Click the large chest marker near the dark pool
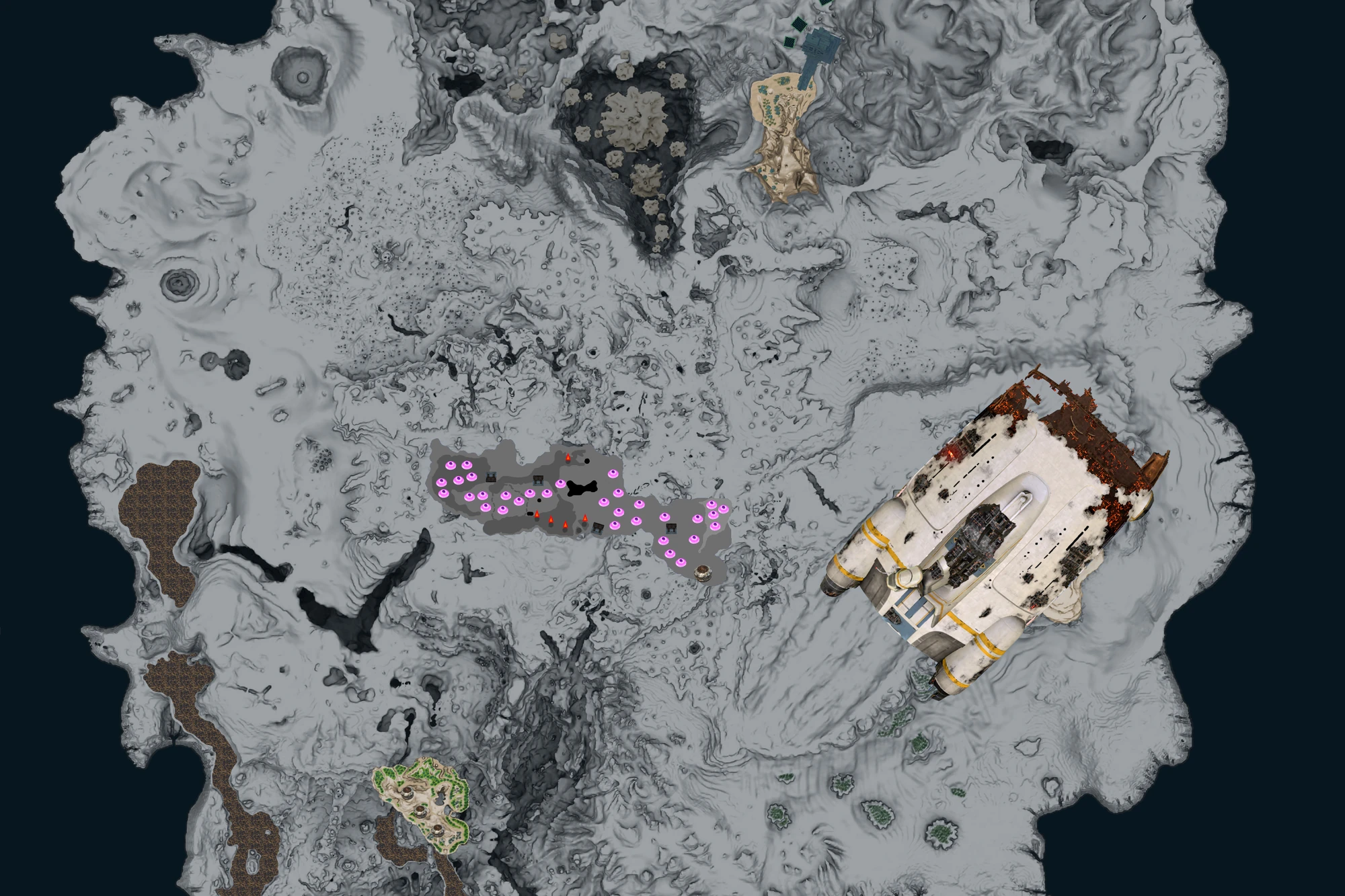The height and width of the screenshot is (896, 1345). tap(538, 481)
